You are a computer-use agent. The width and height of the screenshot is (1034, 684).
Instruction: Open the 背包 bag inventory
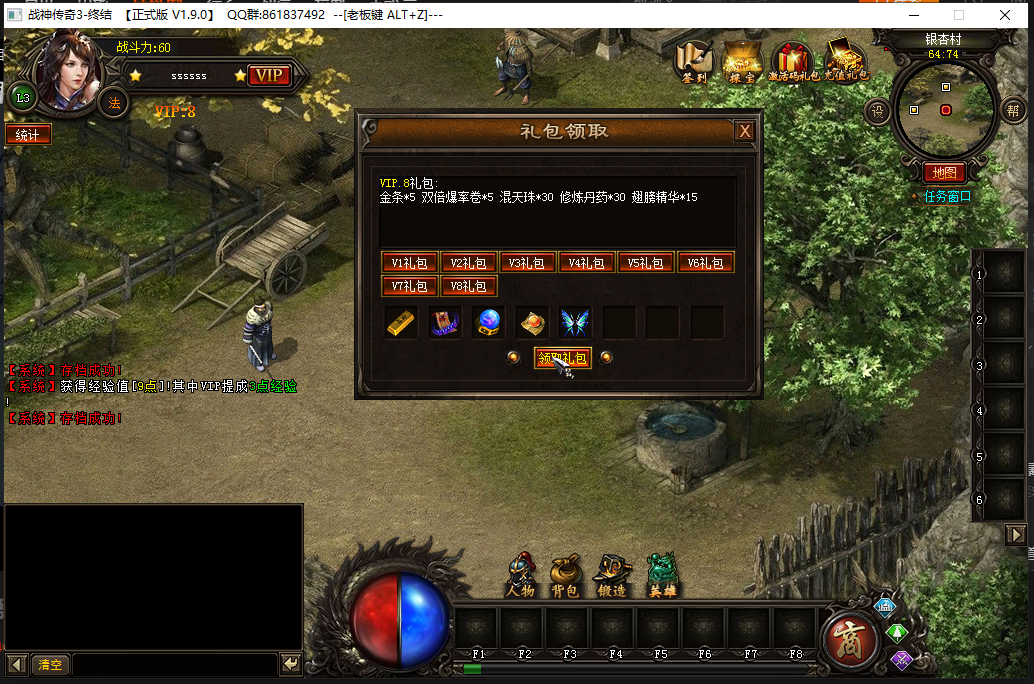[565, 575]
